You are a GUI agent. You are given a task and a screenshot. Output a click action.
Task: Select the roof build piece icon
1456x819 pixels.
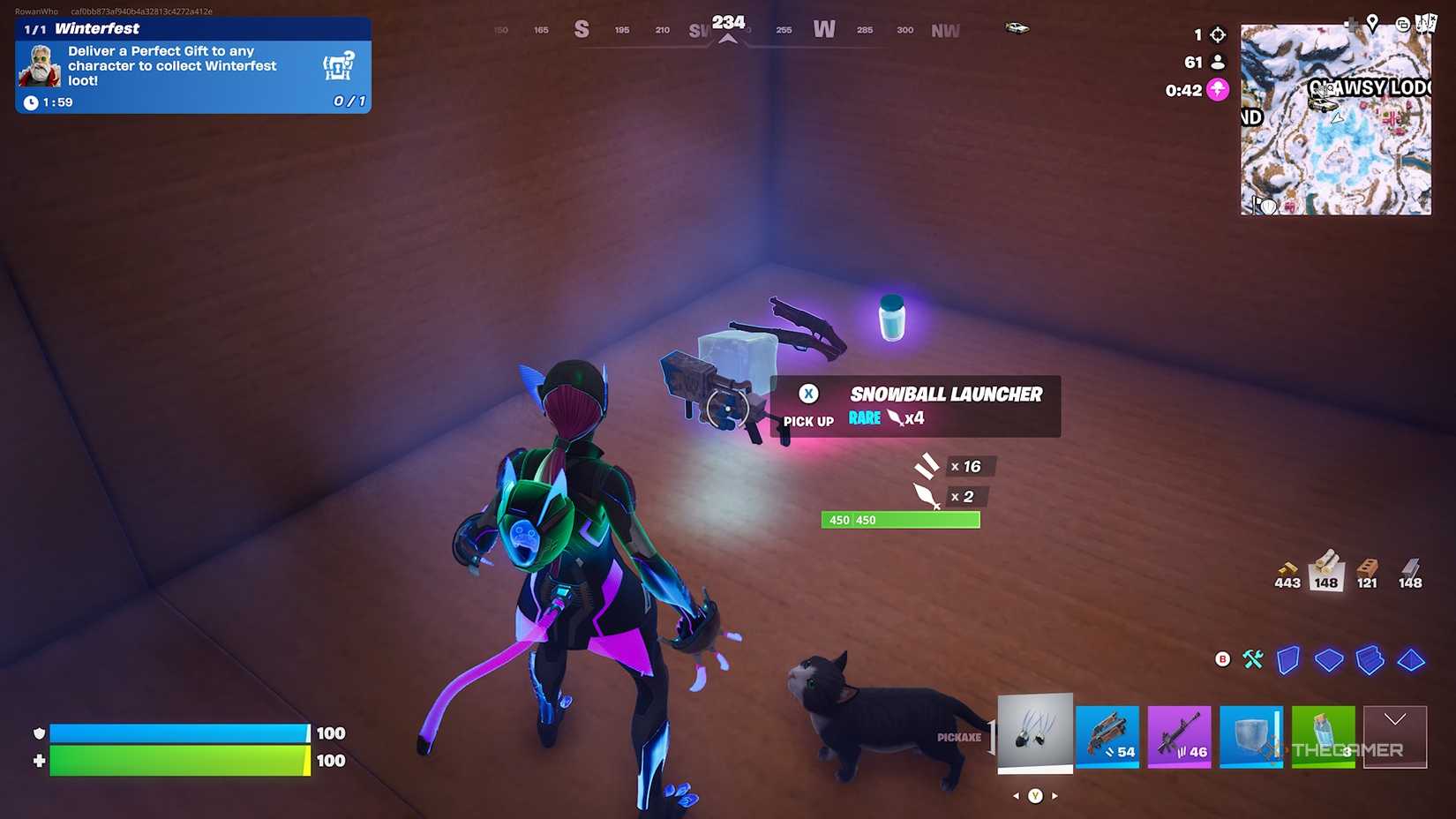click(x=1409, y=660)
